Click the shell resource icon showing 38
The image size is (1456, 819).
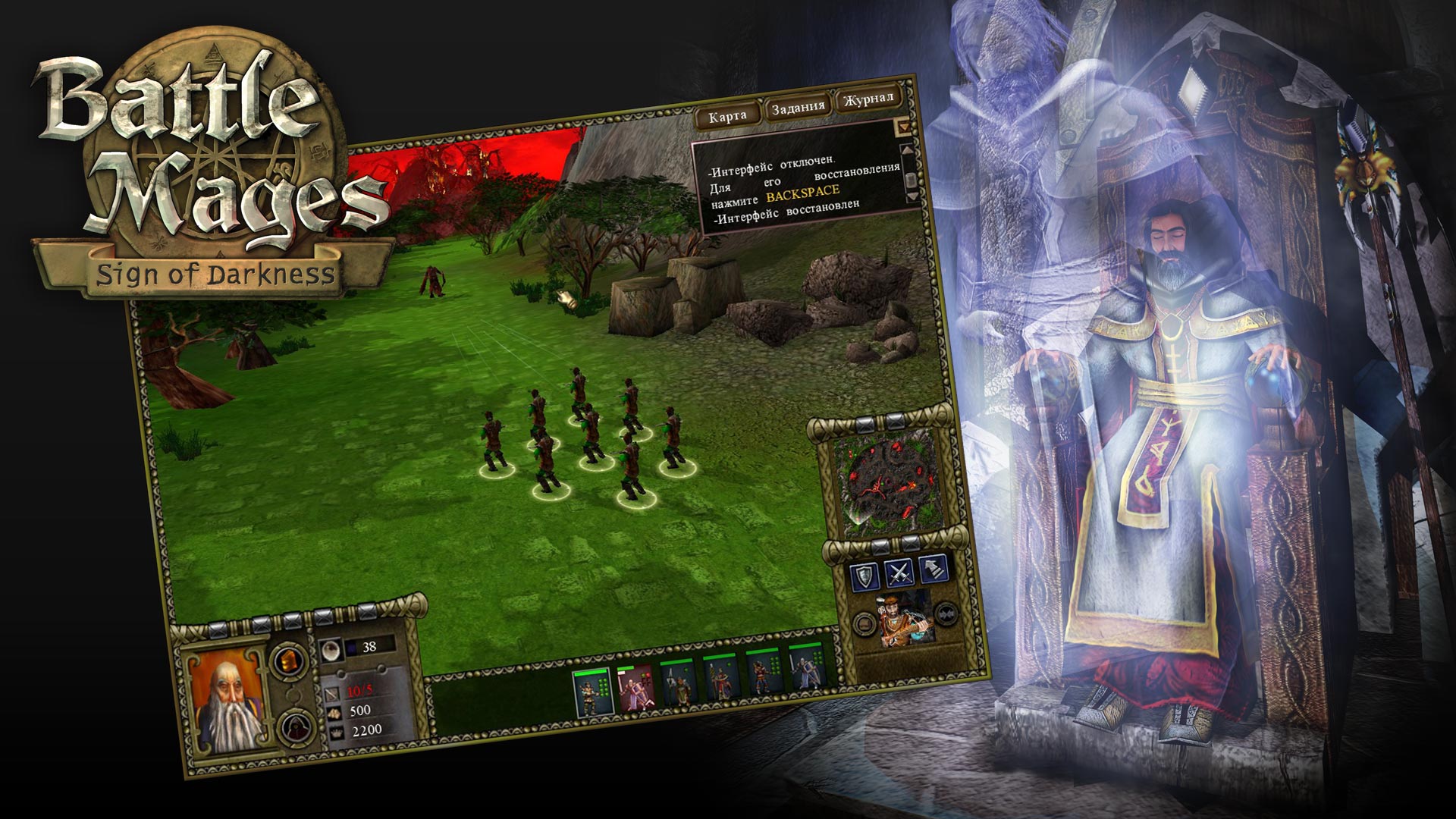[x=331, y=650]
